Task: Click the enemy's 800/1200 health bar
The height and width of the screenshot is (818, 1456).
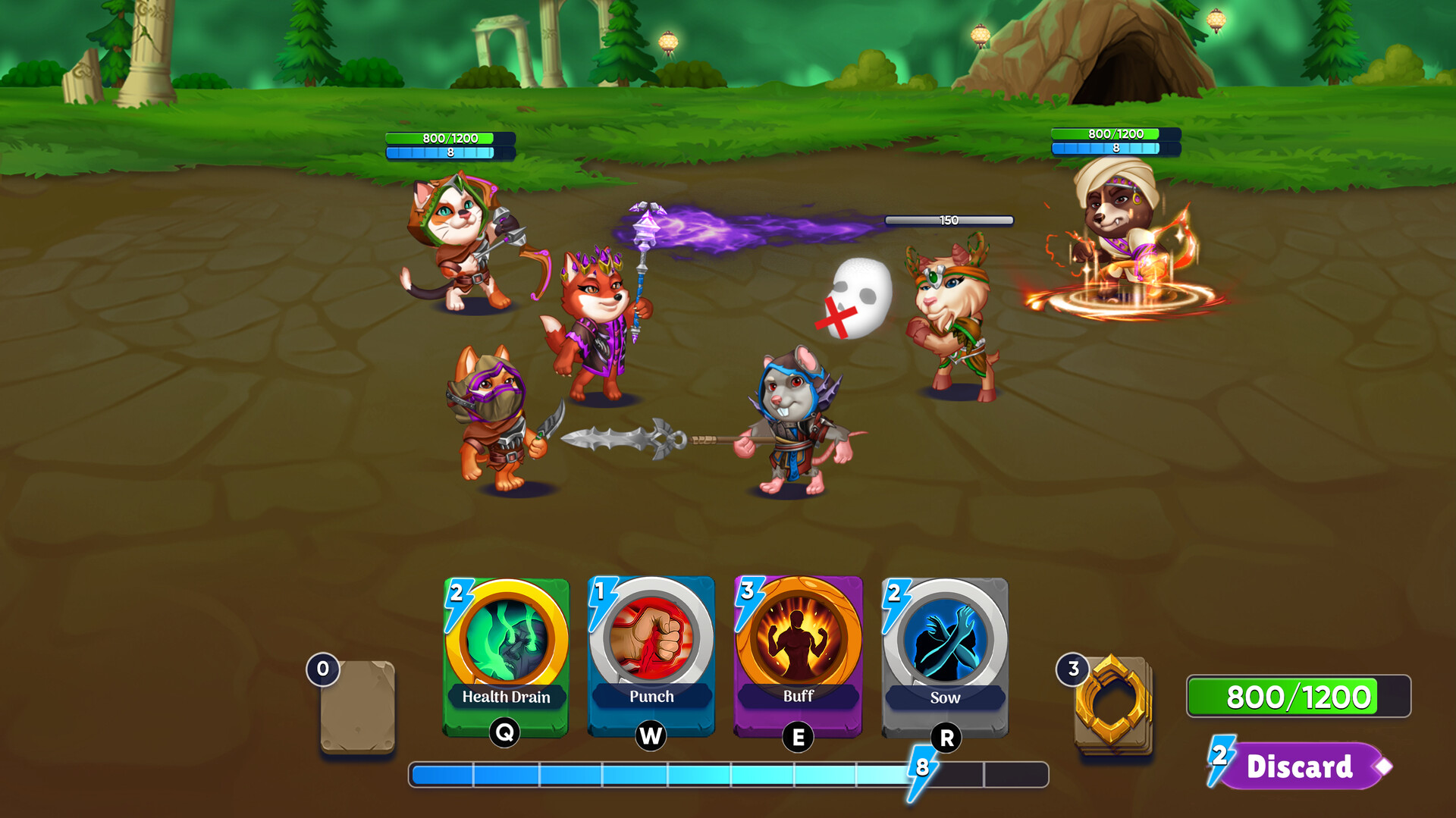Action: (x=1113, y=136)
